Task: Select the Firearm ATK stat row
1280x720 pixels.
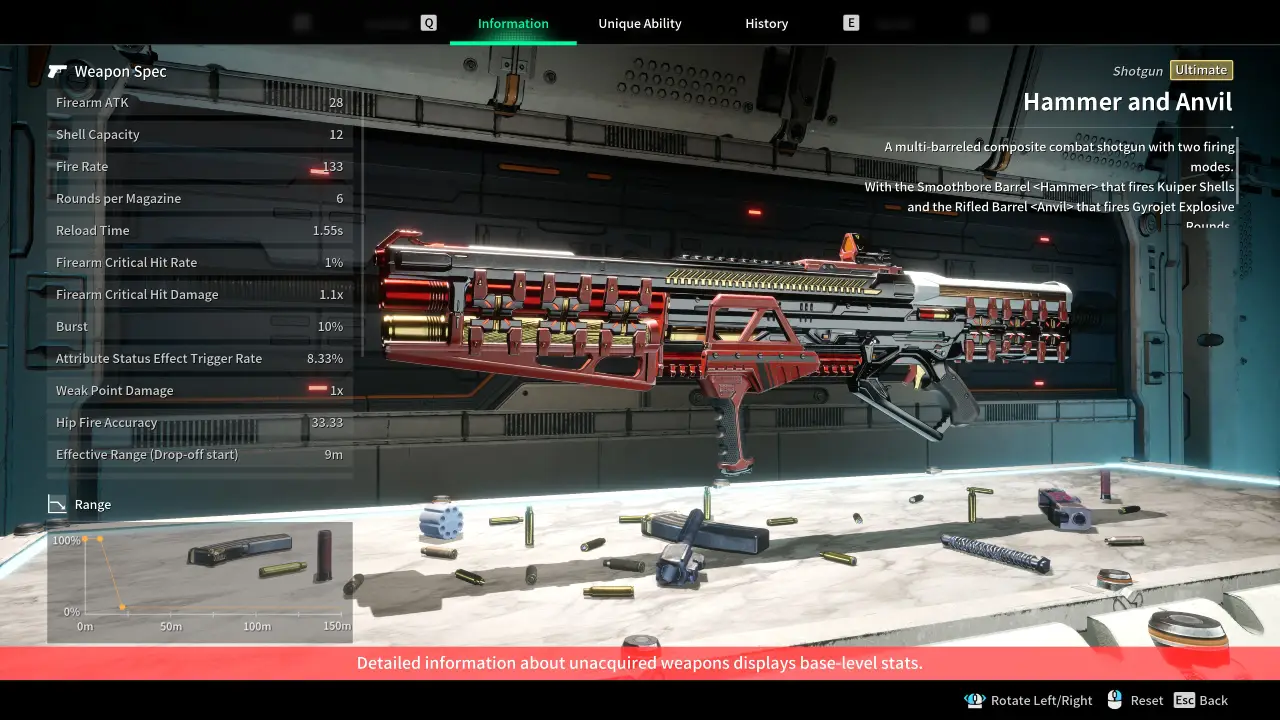Action: pyautogui.click(x=199, y=102)
